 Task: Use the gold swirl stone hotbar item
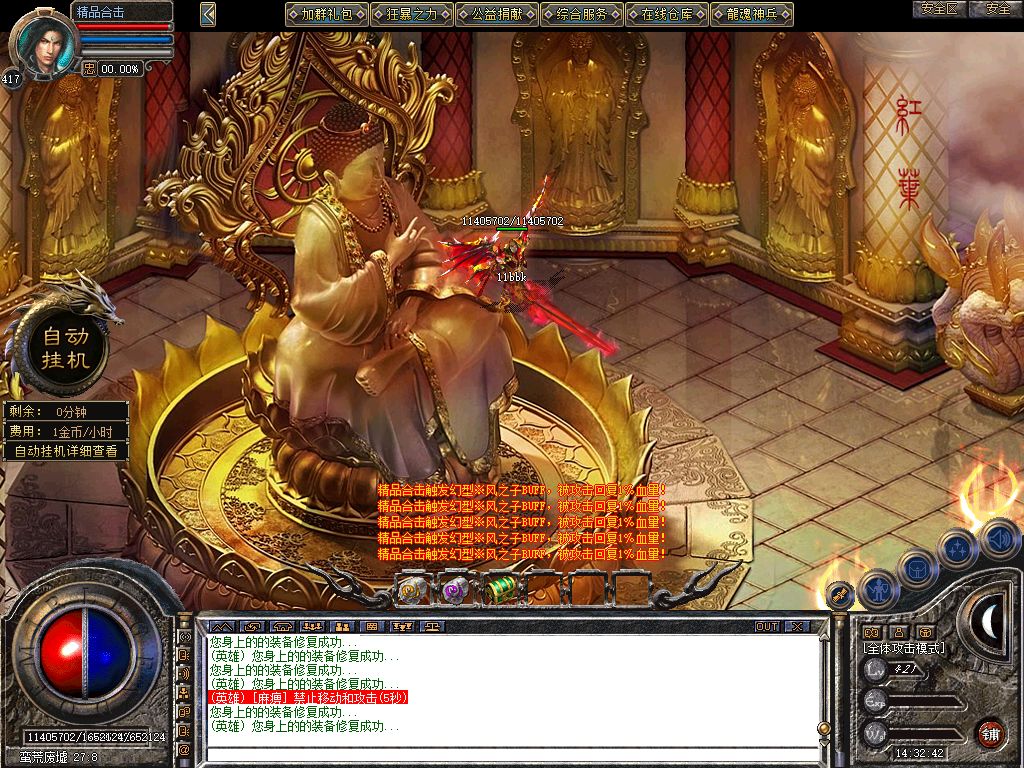point(413,590)
